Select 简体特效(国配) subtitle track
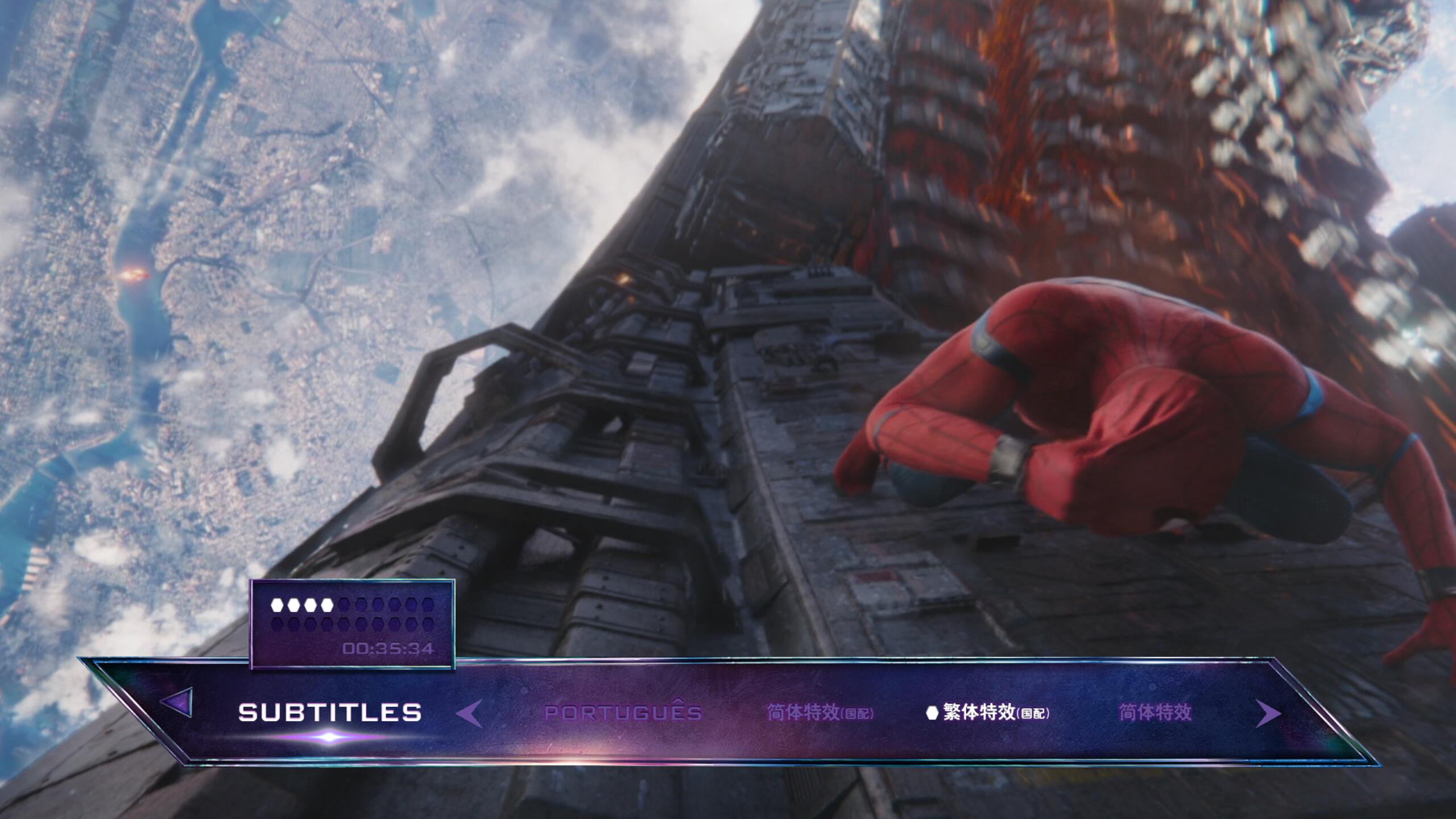This screenshot has height=819, width=1456. pos(820,712)
